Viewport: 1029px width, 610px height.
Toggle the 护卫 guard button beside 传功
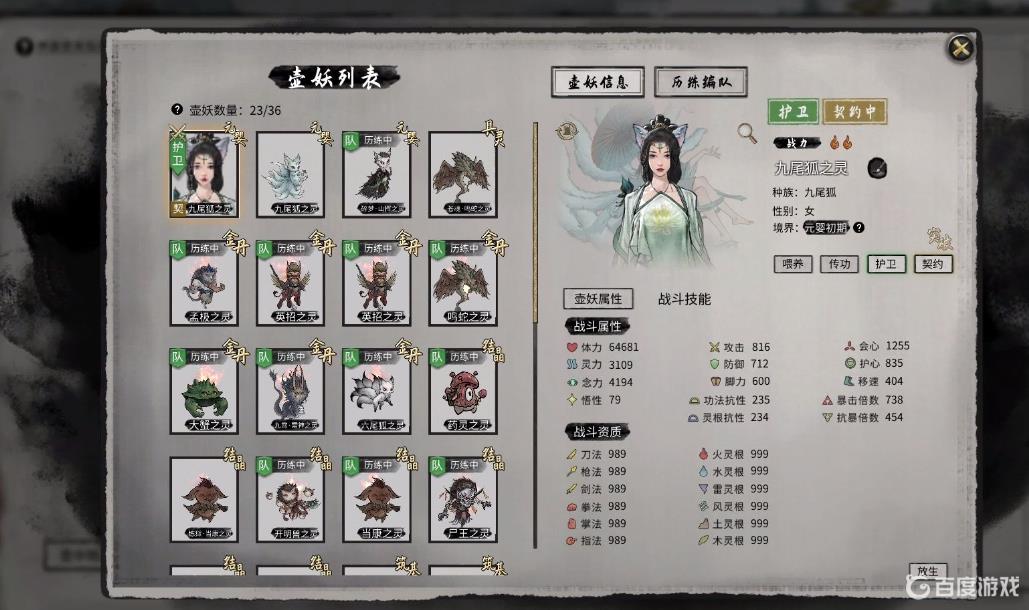(x=886, y=264)
